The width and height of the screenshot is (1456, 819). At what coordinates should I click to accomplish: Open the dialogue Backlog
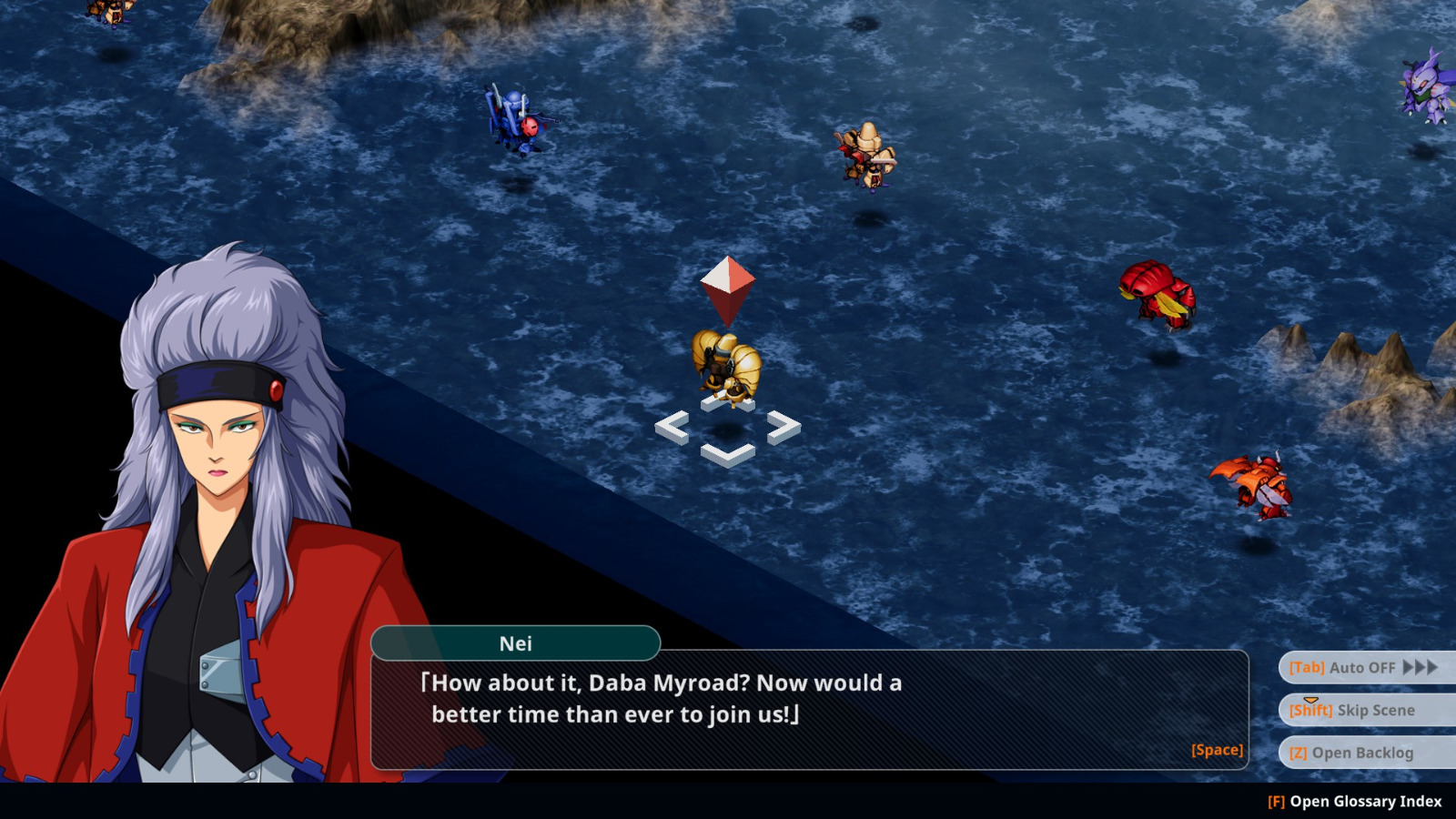1363,753
